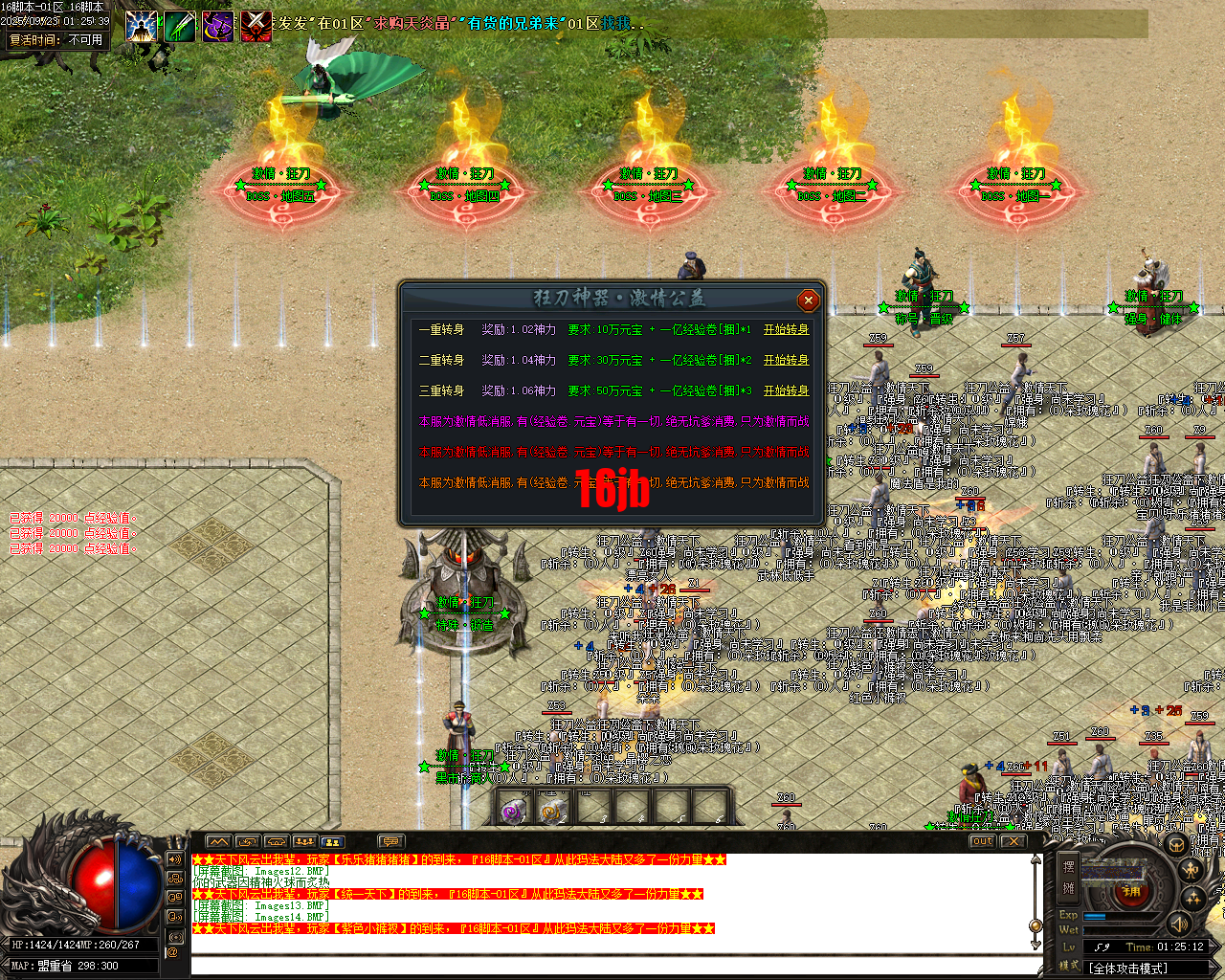Toggle the chat mute speaker icon beside chat window
The width and height of the screenshot is (1225, 980).
pos(174,858)
